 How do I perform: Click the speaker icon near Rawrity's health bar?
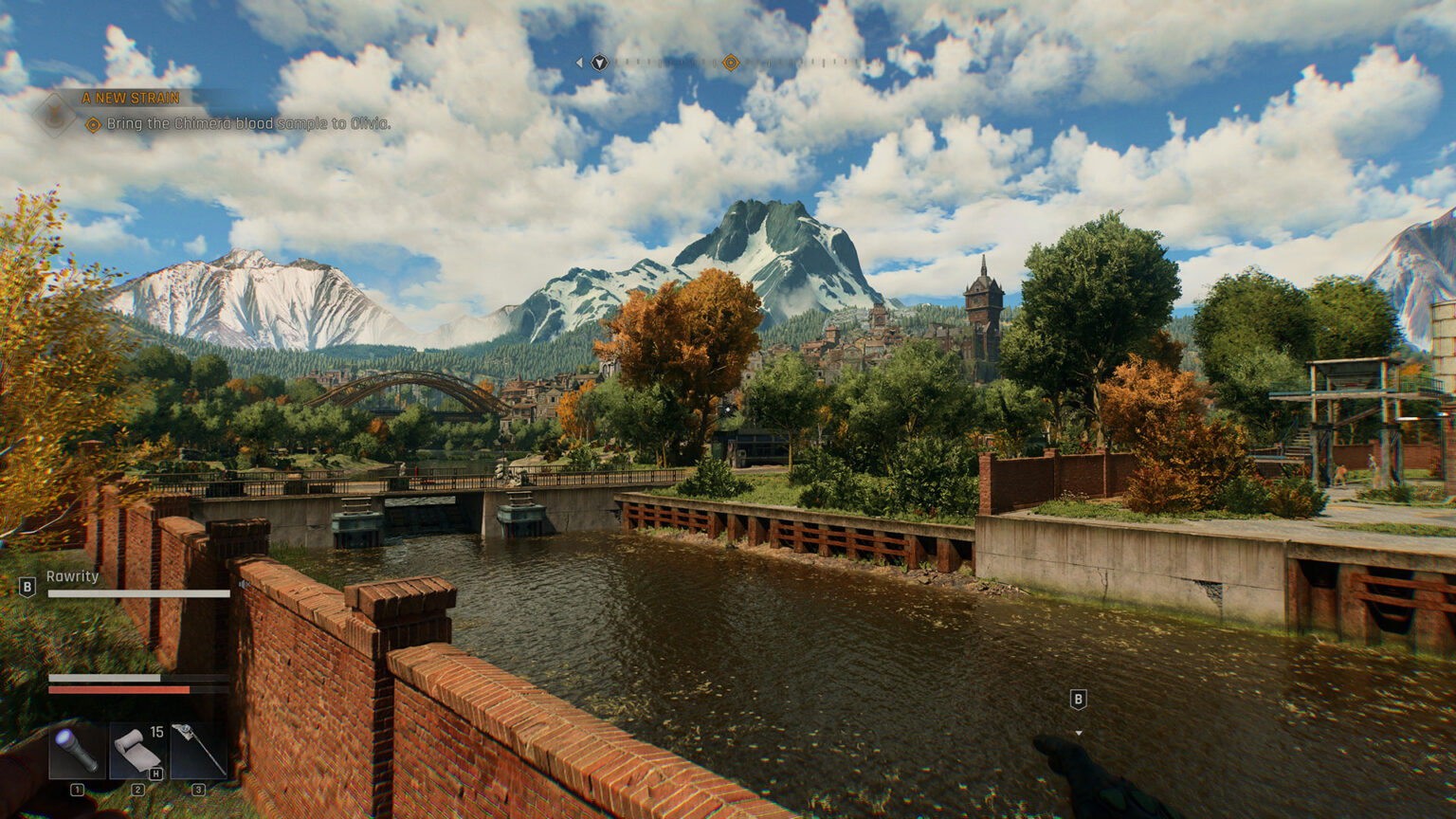(x=244, y=583)
